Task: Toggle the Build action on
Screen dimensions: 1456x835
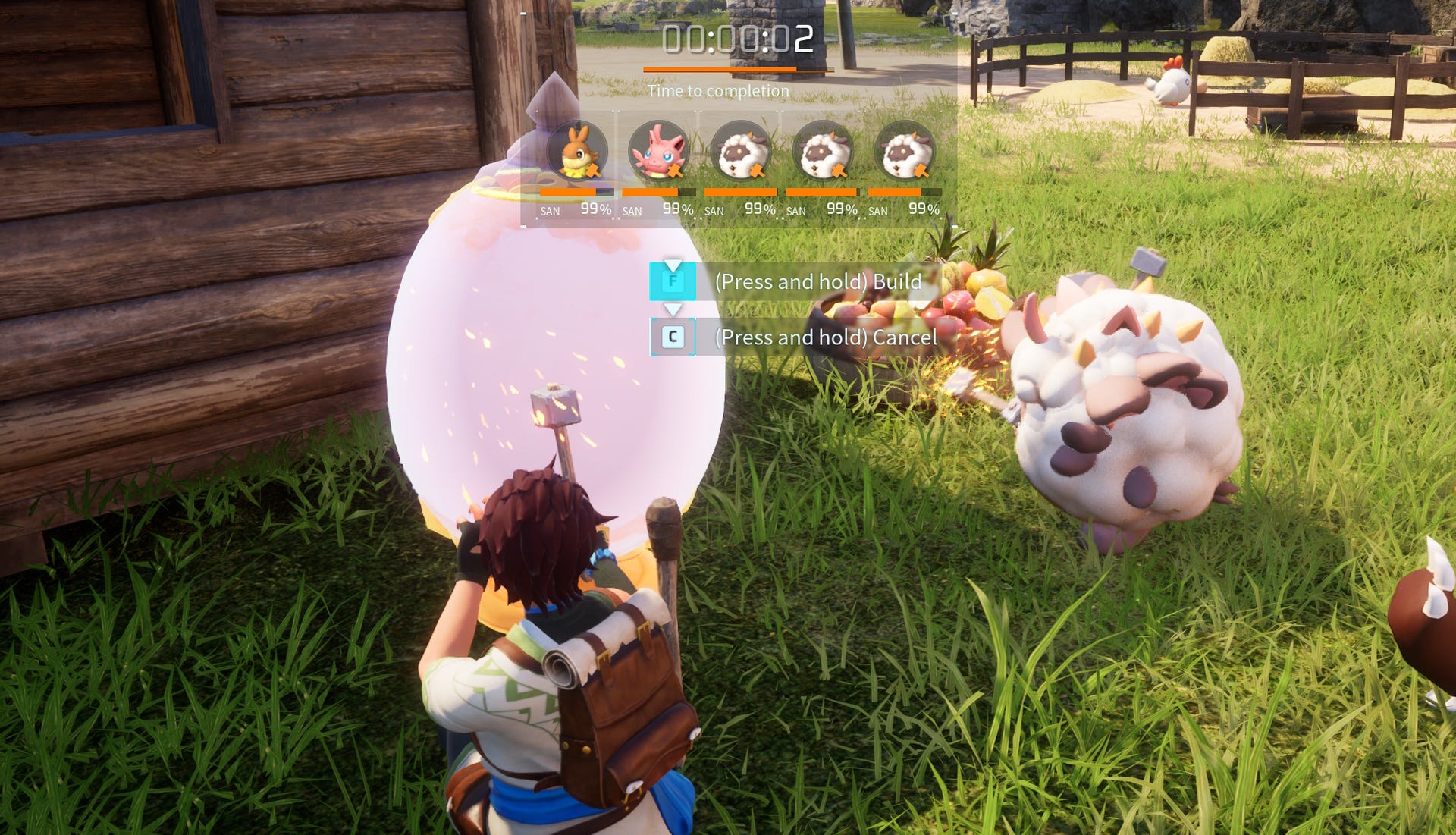Action: (x=817, y=281)
